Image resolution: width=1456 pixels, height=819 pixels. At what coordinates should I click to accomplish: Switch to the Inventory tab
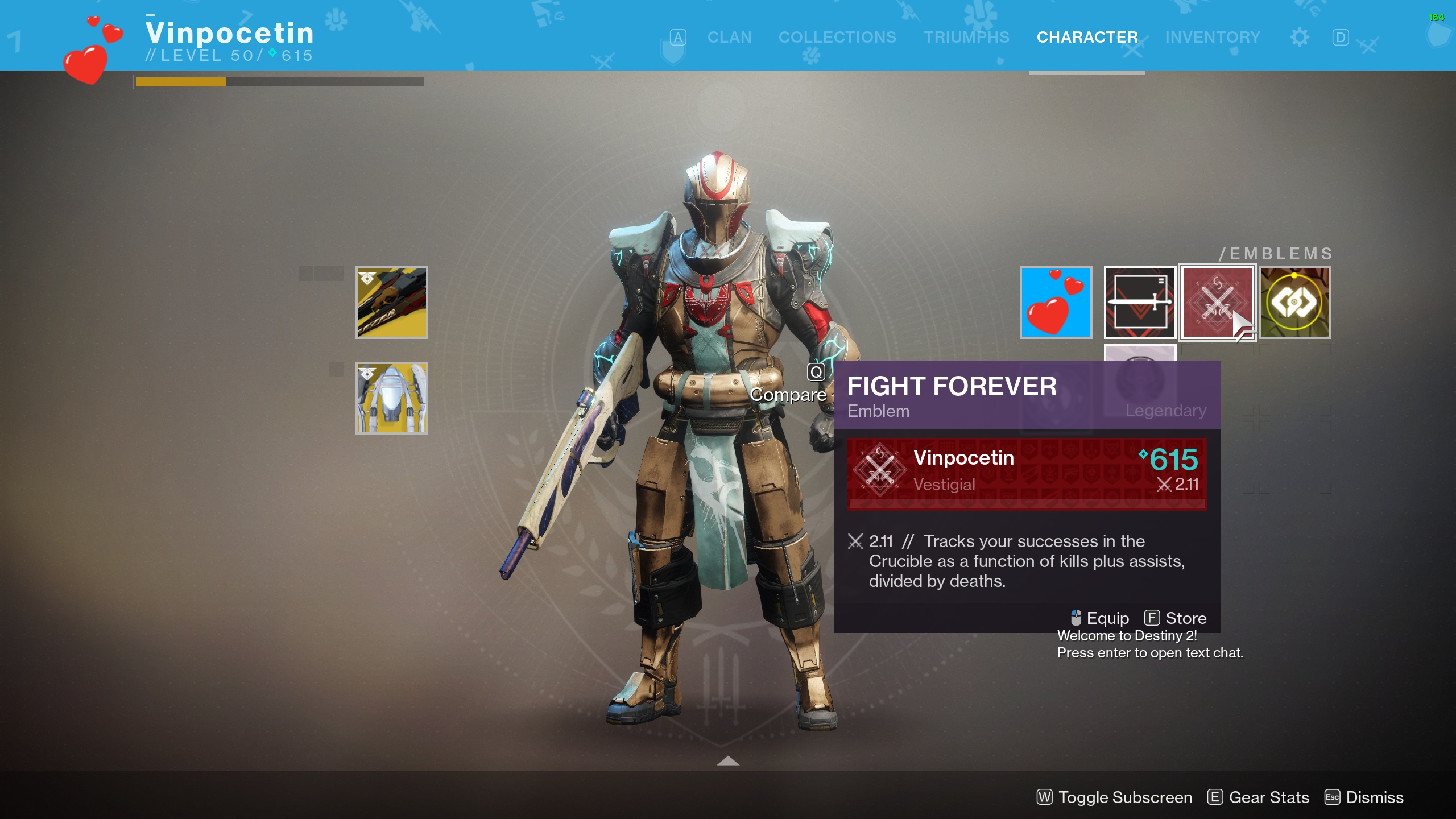point(1213,36)
